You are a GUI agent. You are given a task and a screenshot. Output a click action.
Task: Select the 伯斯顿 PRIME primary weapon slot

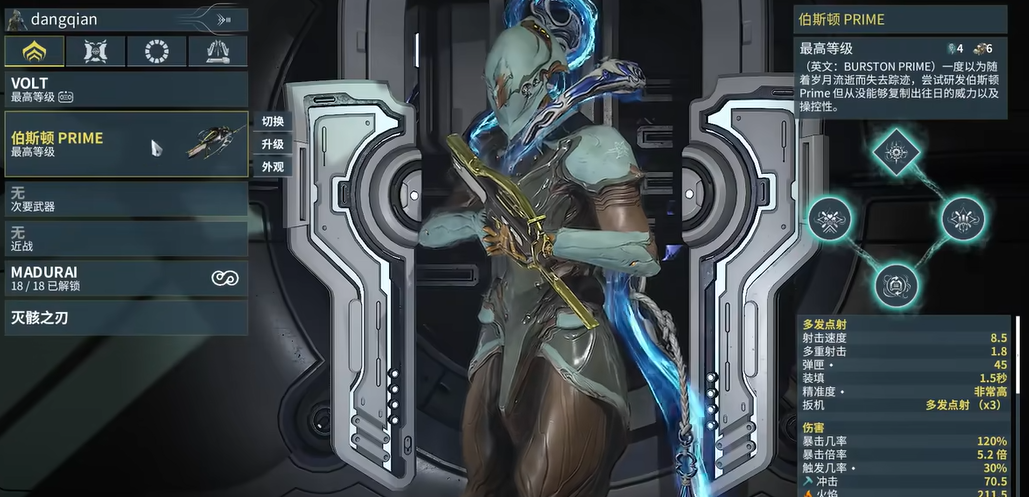(x=125, y=144)
